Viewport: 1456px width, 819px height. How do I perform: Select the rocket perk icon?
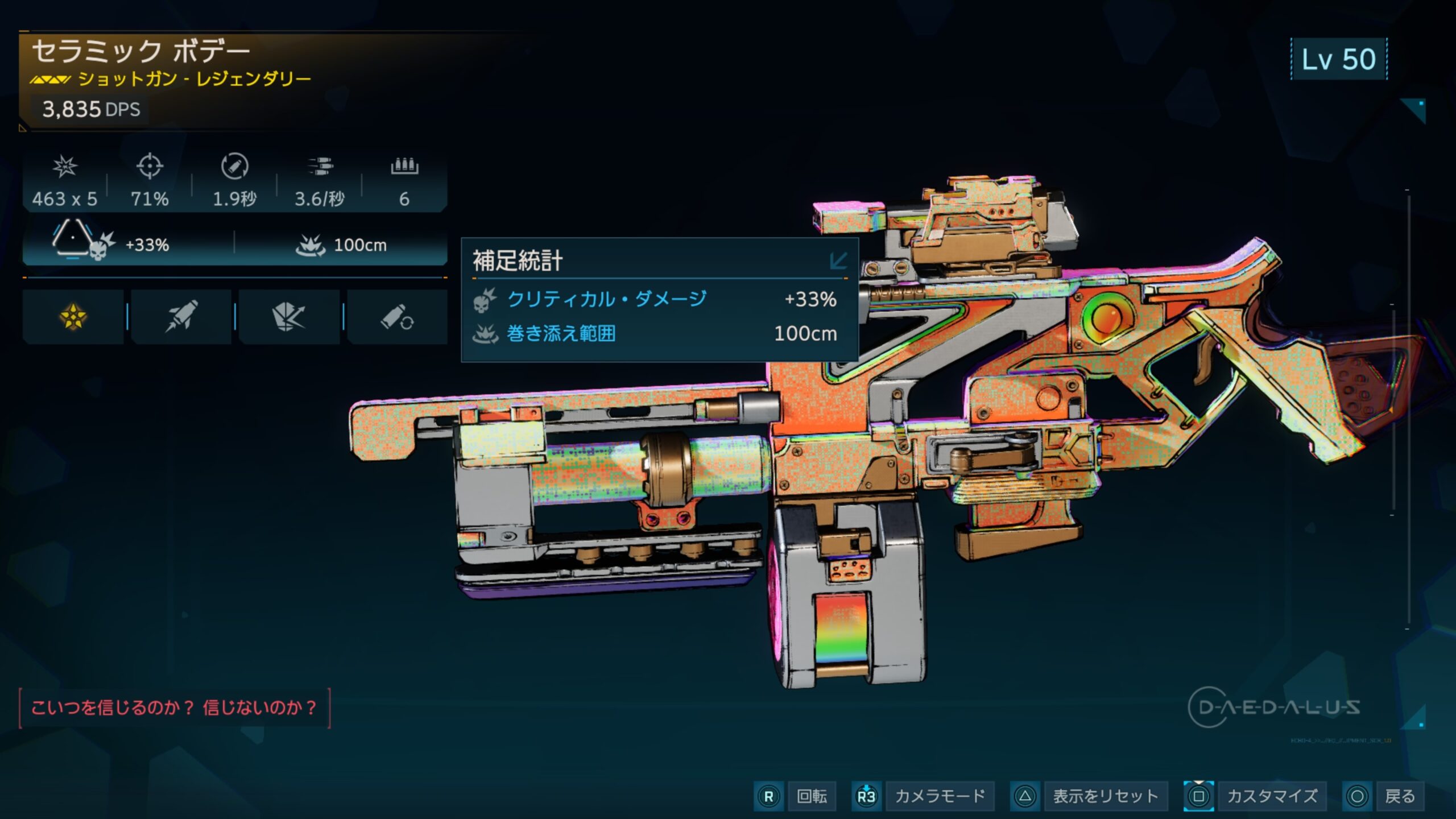(181, 317)
